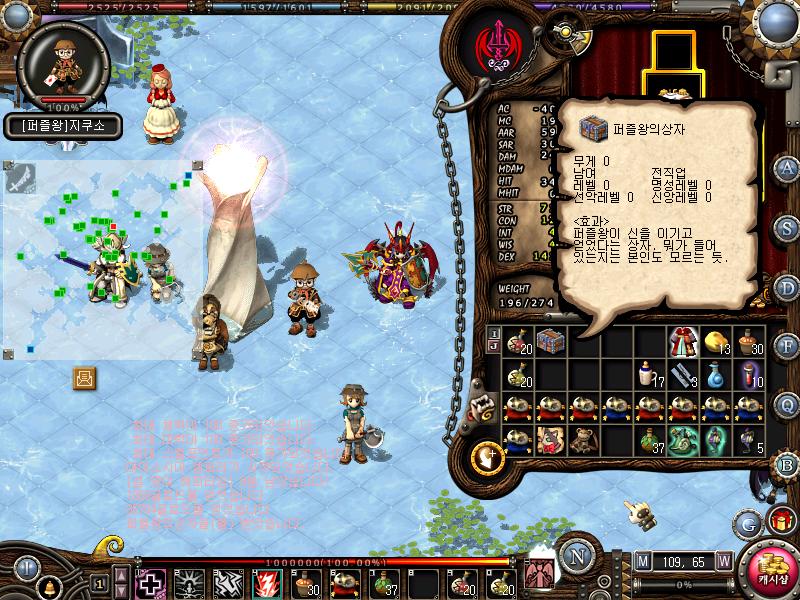The image size is (800, 600).
Task: Open the S side panel button
Action: (788, 228)
